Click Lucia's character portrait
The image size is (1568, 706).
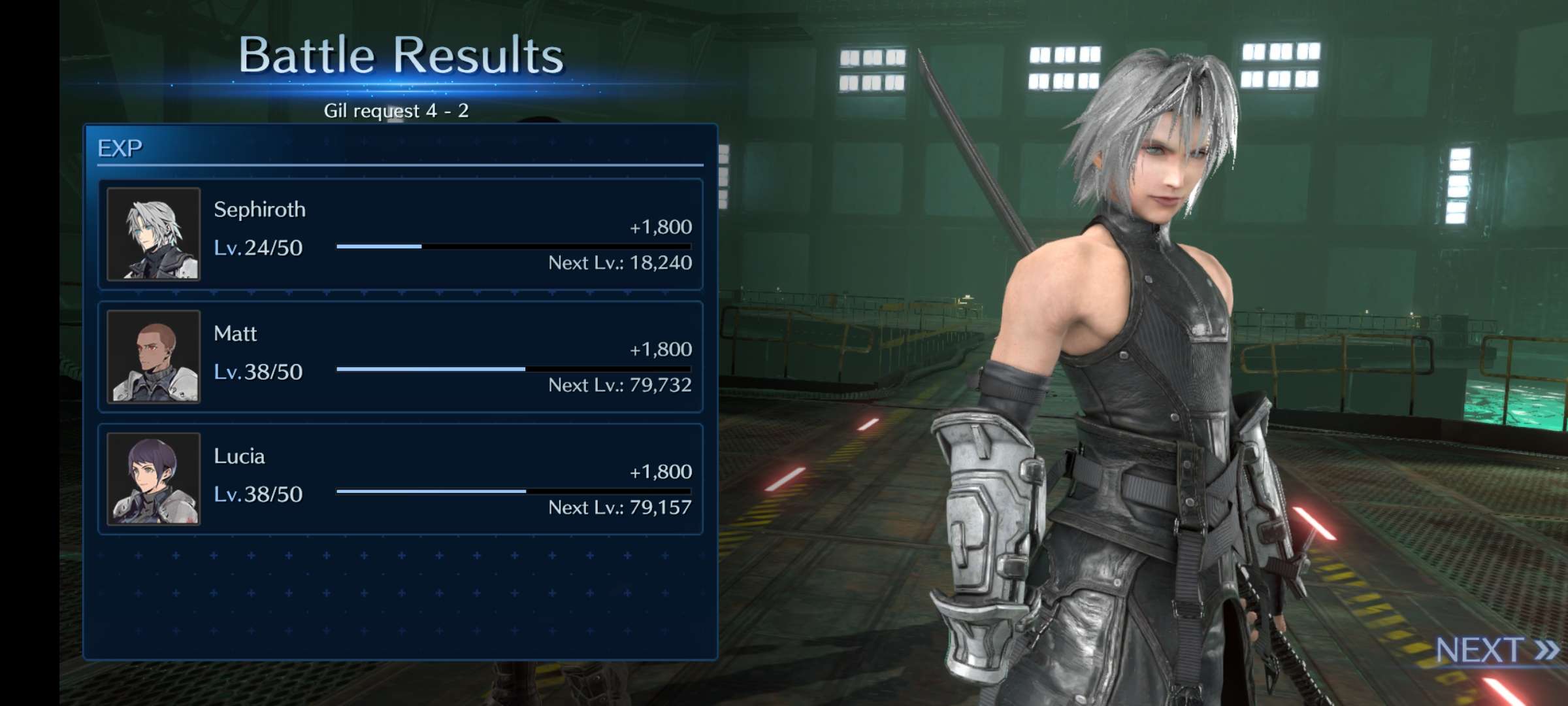(154, 479)
